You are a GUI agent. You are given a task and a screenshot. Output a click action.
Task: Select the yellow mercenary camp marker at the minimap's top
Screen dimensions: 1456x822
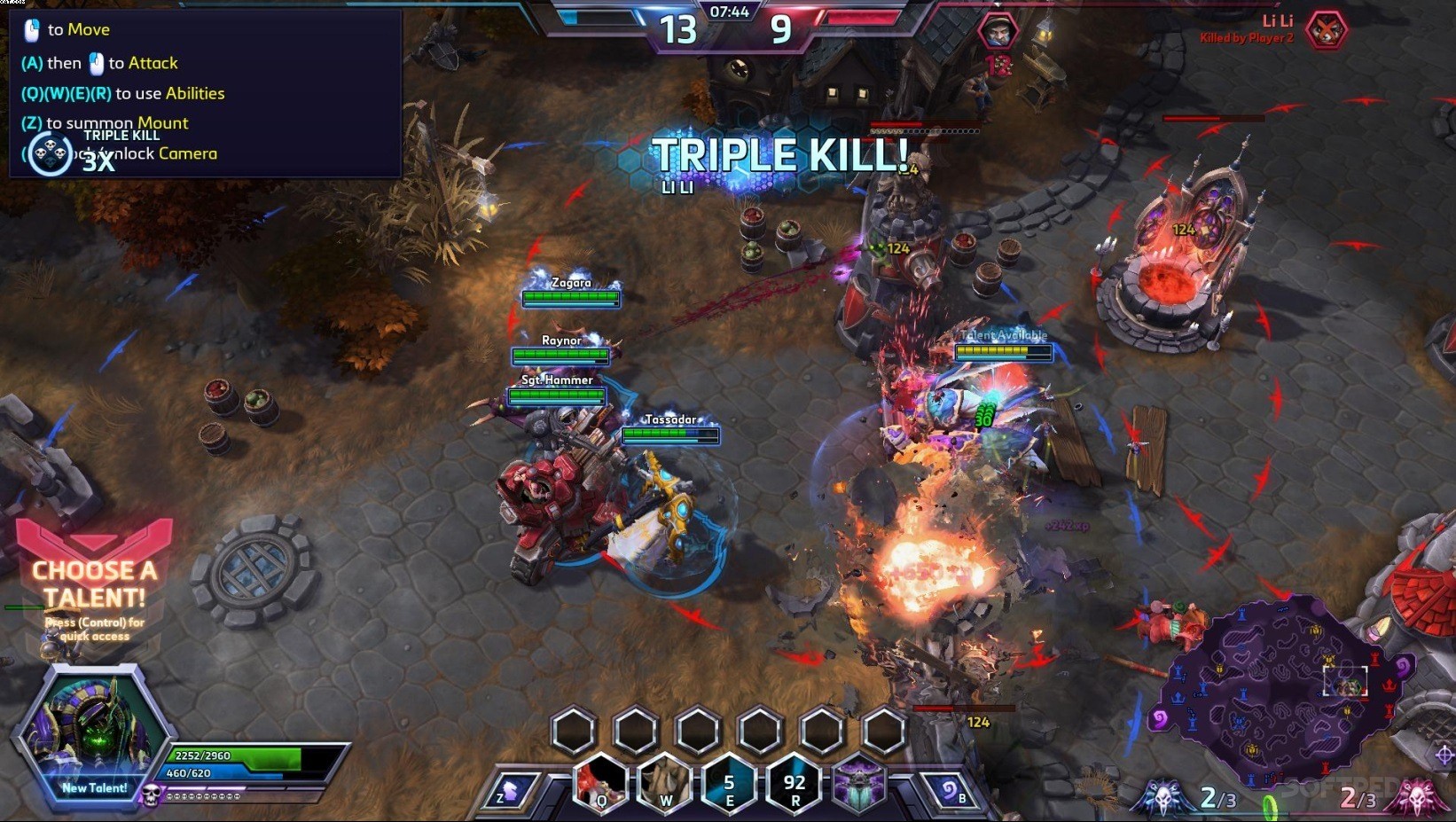coord(1316,630)
